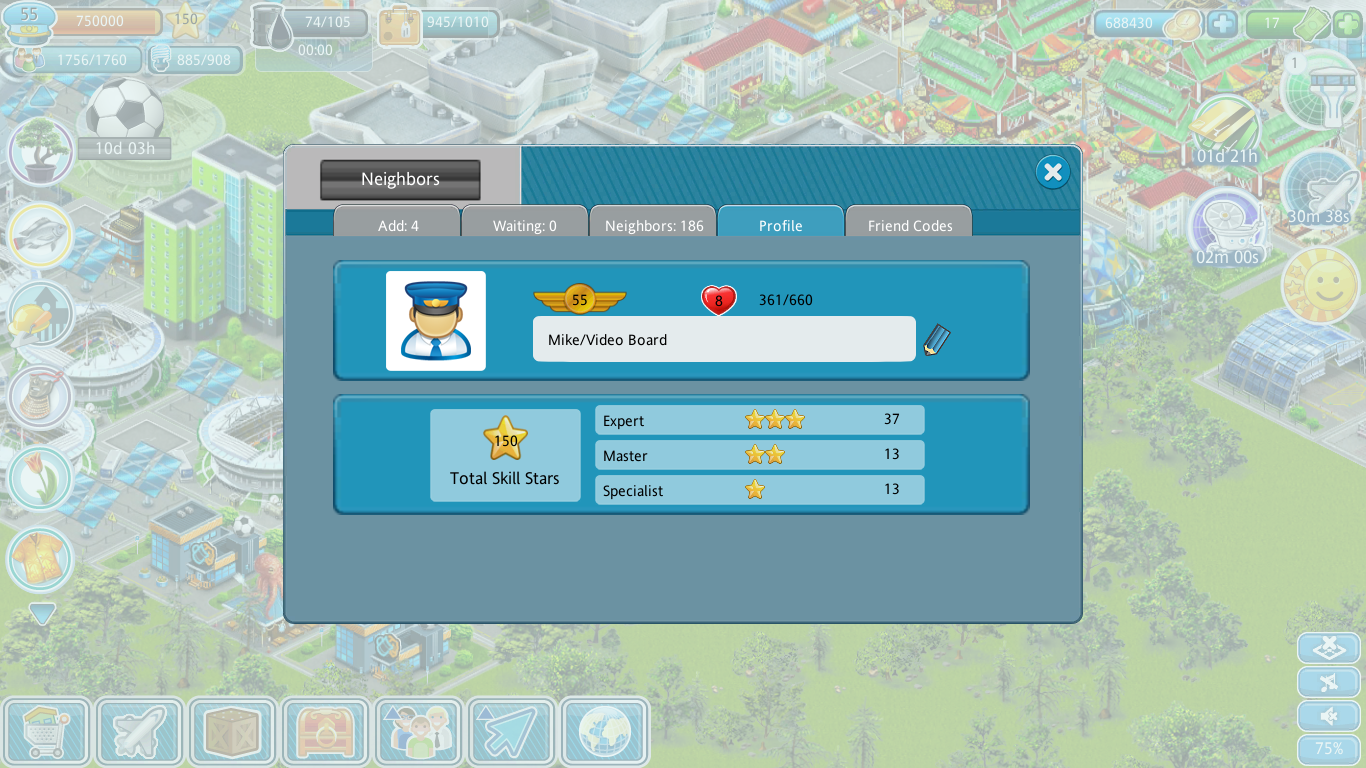The height and width of the screenshot is (768, 1366).
Task: Click the Mike/Video Board name field
Action: (x=723, y=340)
